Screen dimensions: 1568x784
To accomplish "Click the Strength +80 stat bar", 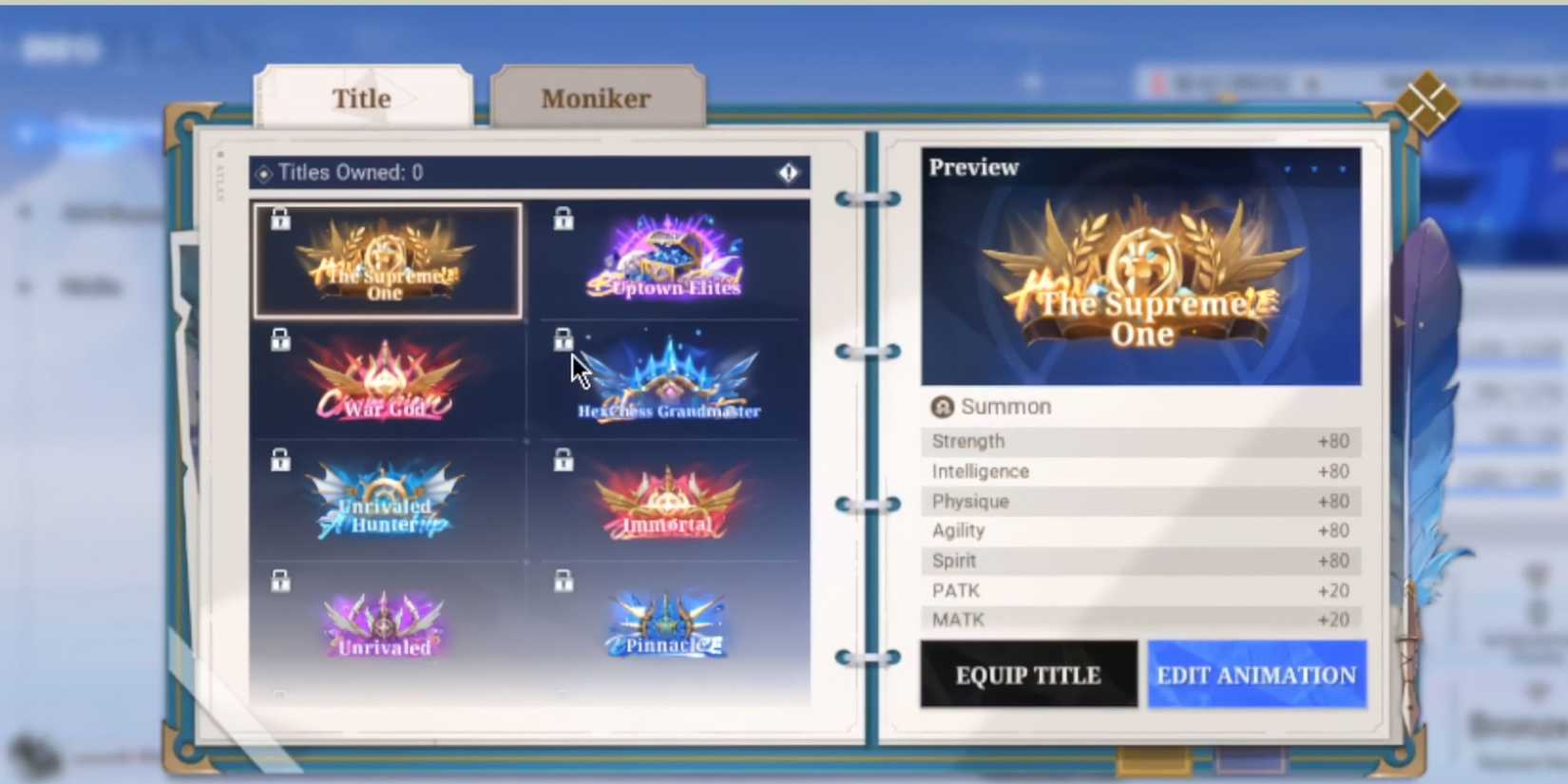I will (1140, 441).
